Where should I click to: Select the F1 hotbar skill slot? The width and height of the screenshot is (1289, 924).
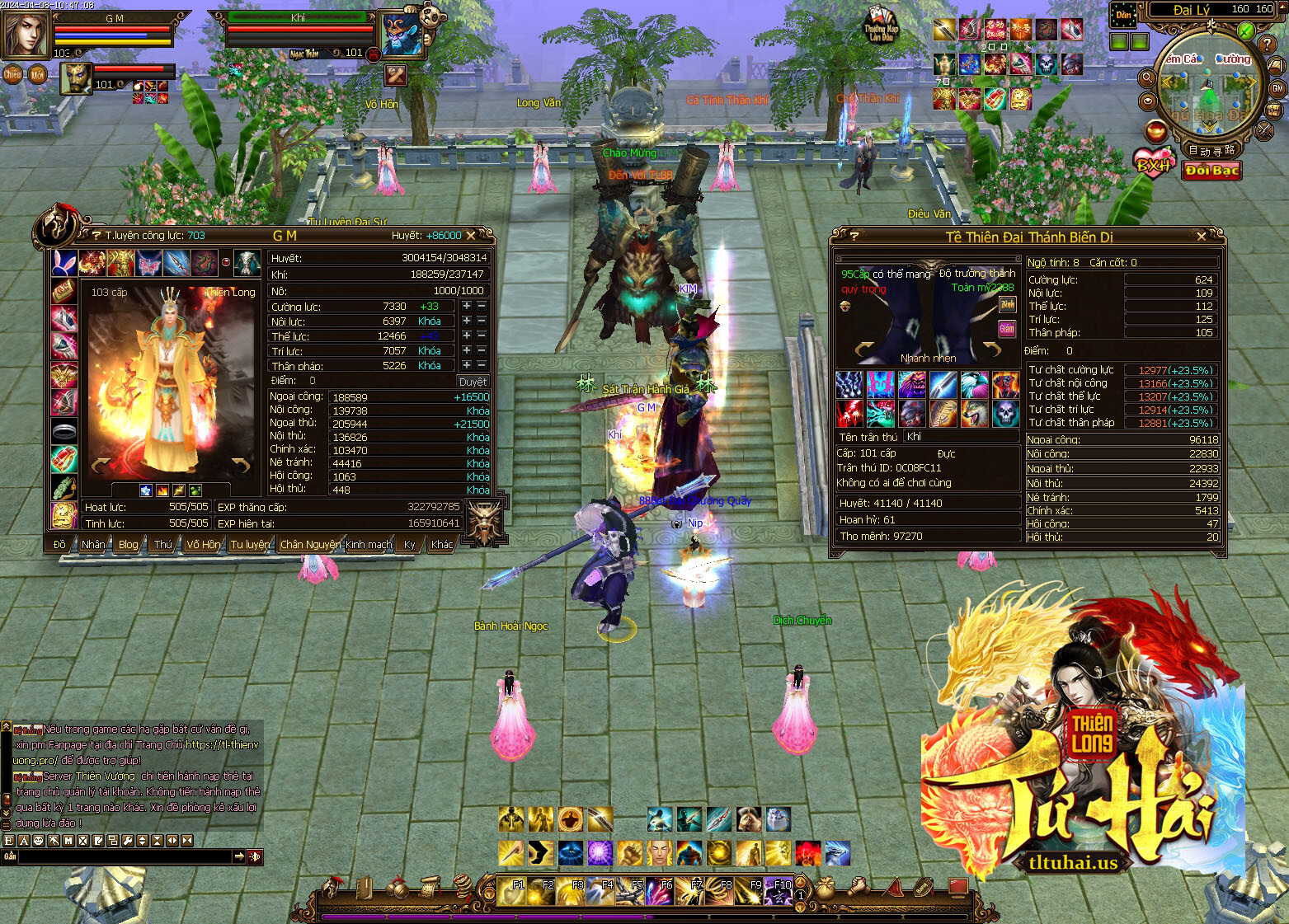click(513, 891)
